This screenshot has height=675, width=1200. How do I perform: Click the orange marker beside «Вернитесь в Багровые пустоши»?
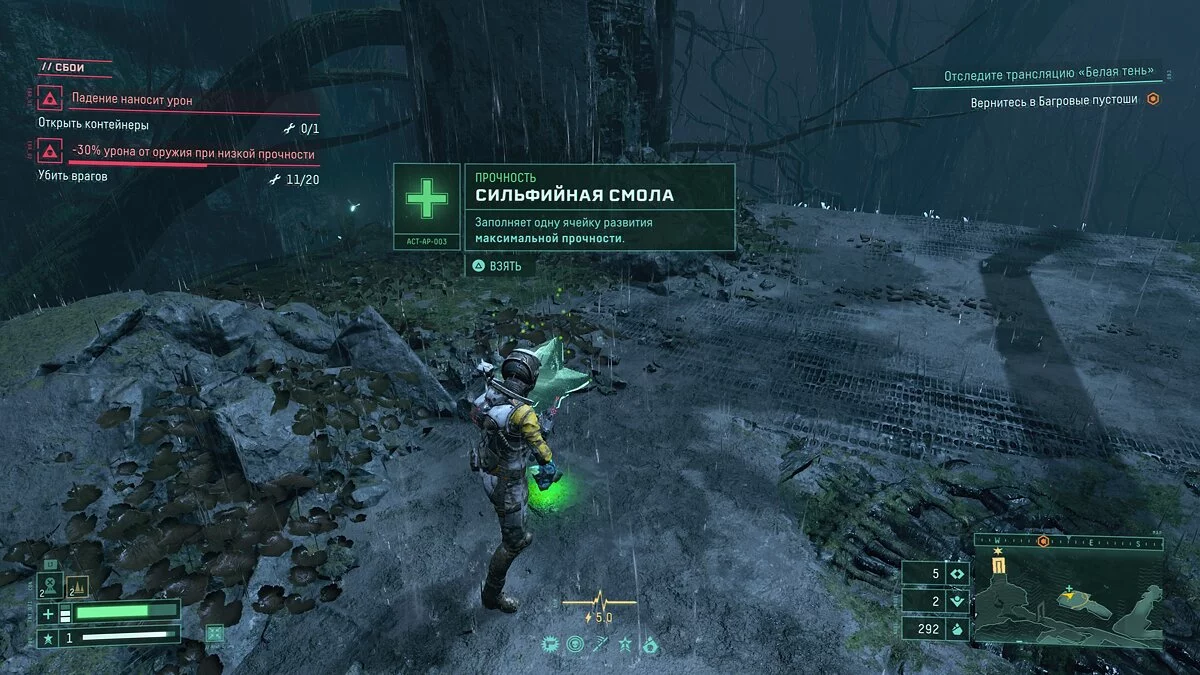click(x=1153, y=100)
